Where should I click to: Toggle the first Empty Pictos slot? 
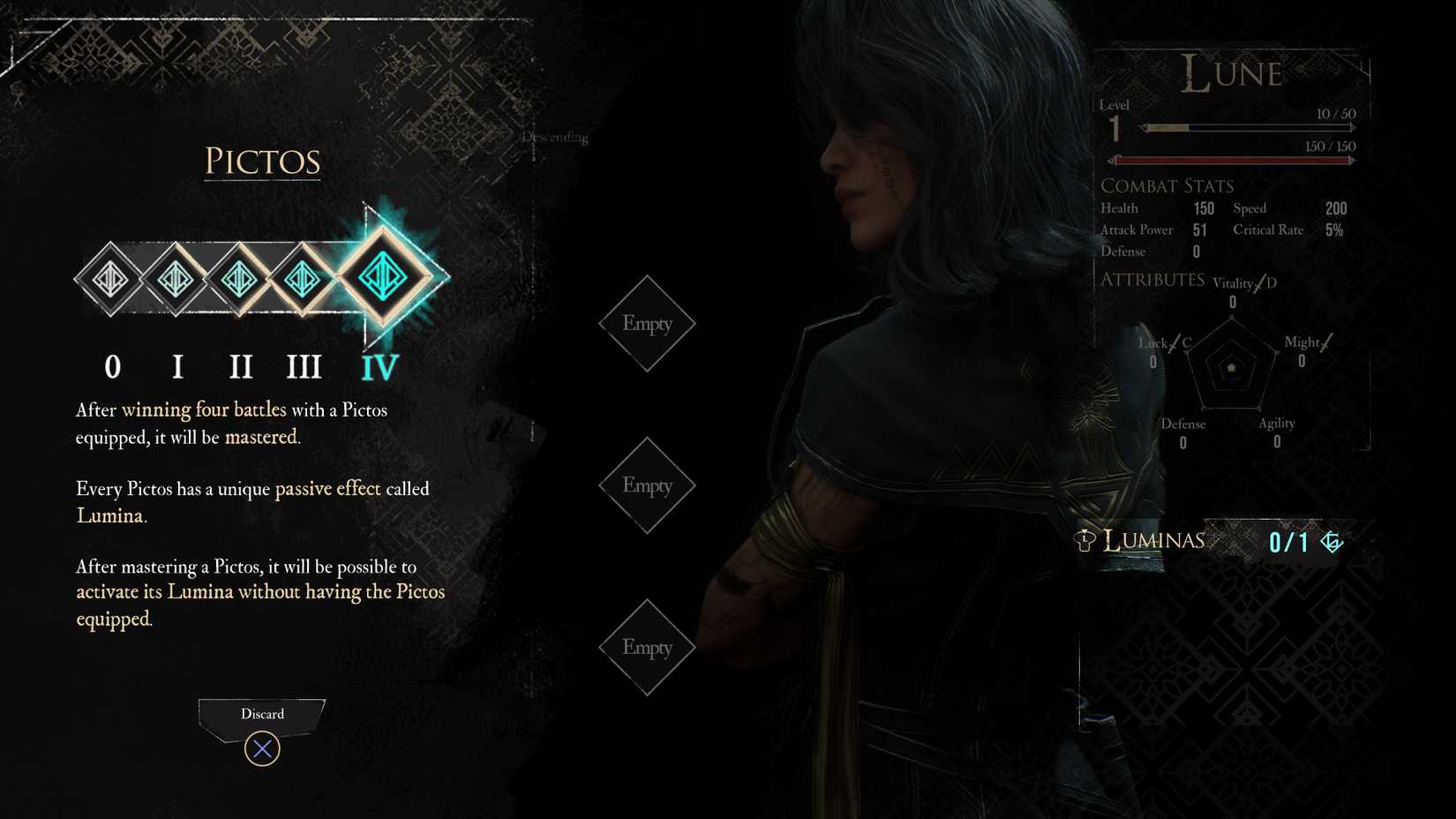pyautogui.click(x=647, y=325)
